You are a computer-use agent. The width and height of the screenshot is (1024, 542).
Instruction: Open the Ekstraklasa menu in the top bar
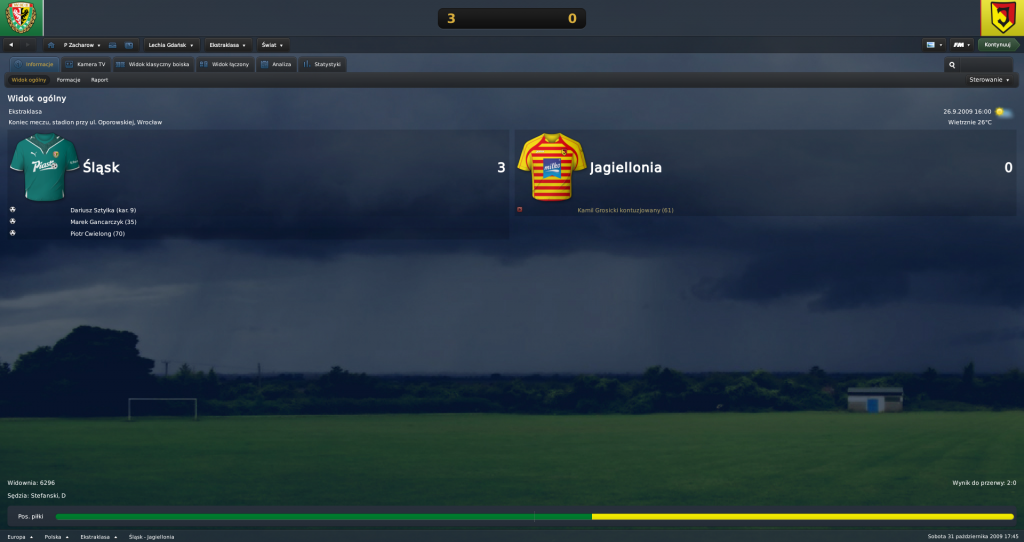tap(229, 45)
